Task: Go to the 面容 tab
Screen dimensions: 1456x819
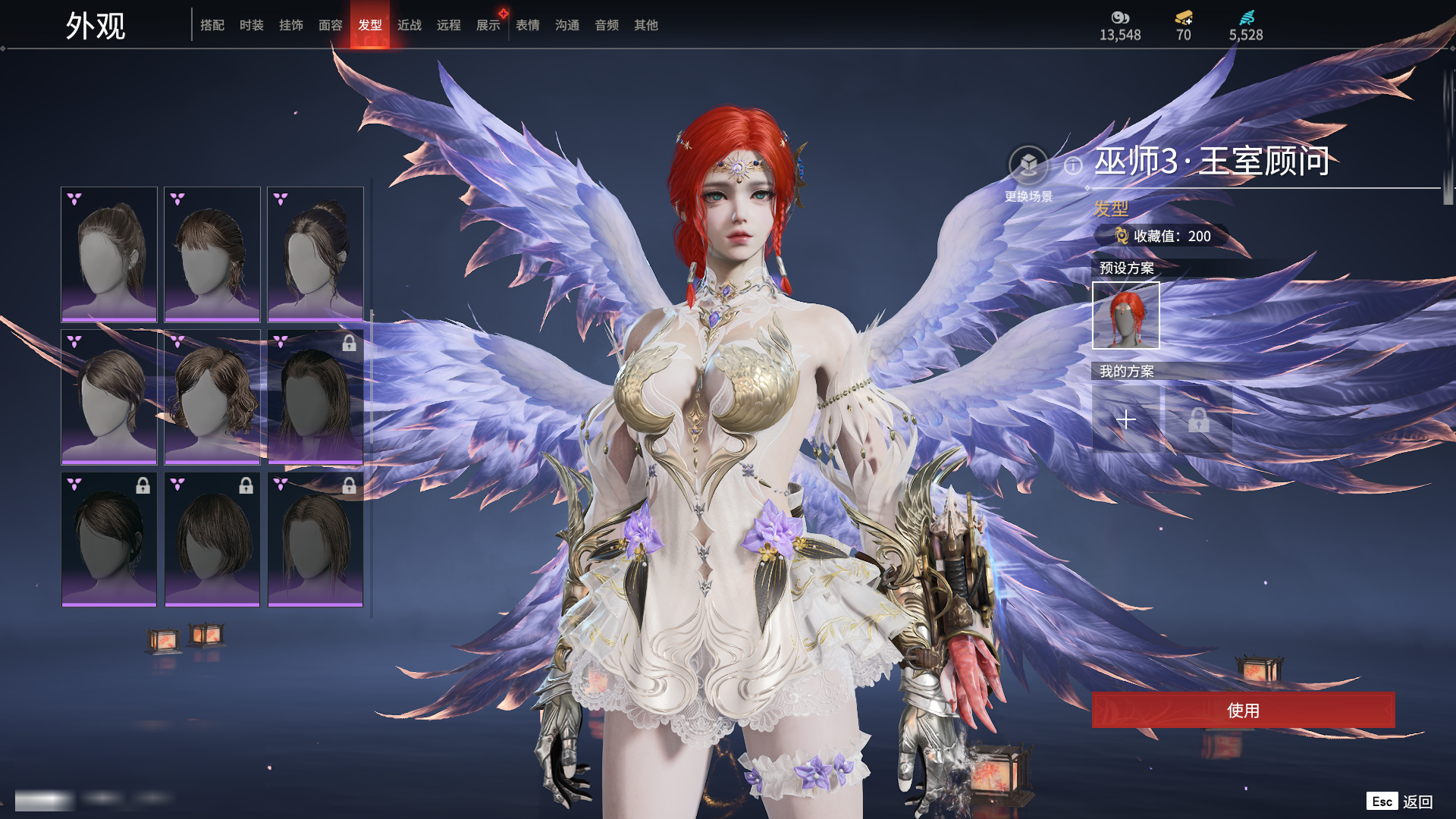Action: point(331,25)
